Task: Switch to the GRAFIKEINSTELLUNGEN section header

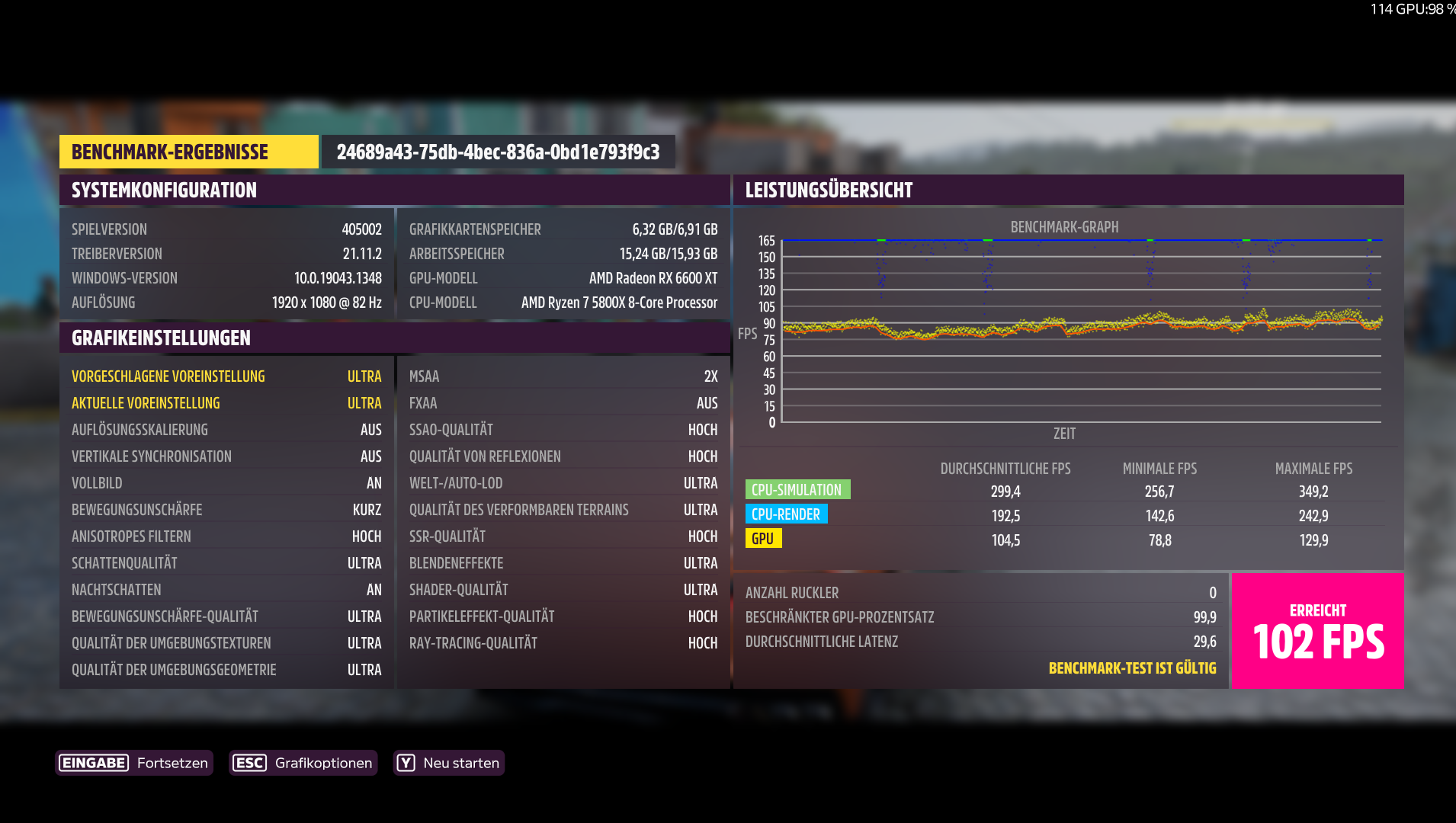Action: (161, 338)
